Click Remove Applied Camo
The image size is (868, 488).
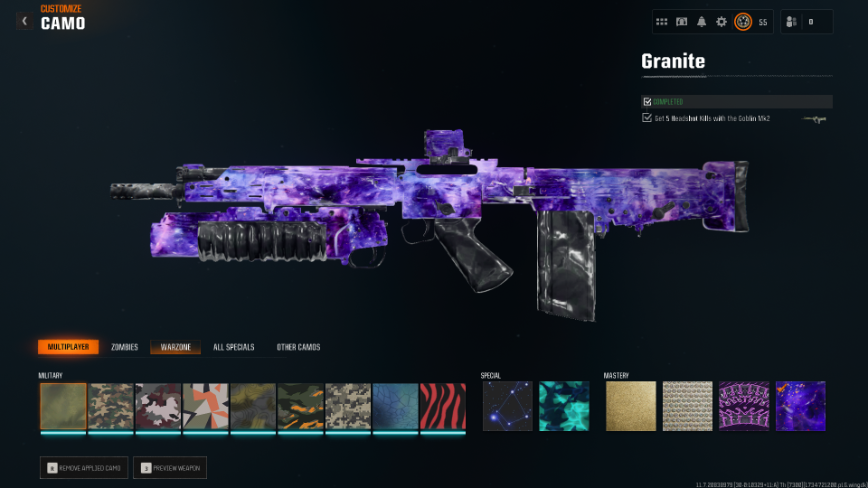pos(84,467)
